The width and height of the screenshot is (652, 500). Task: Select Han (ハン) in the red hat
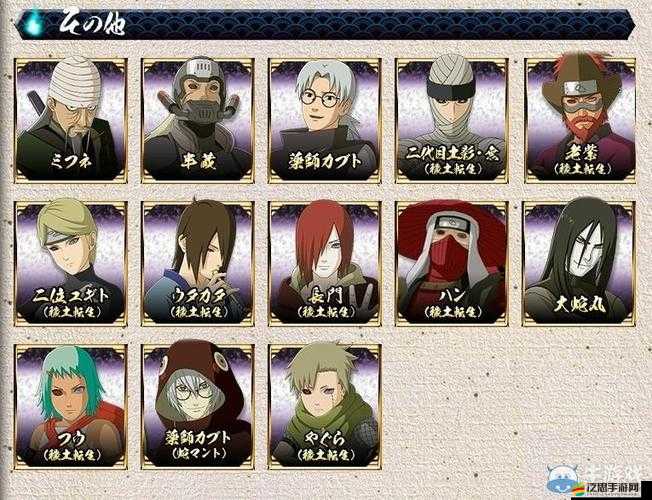pos(452,263)
